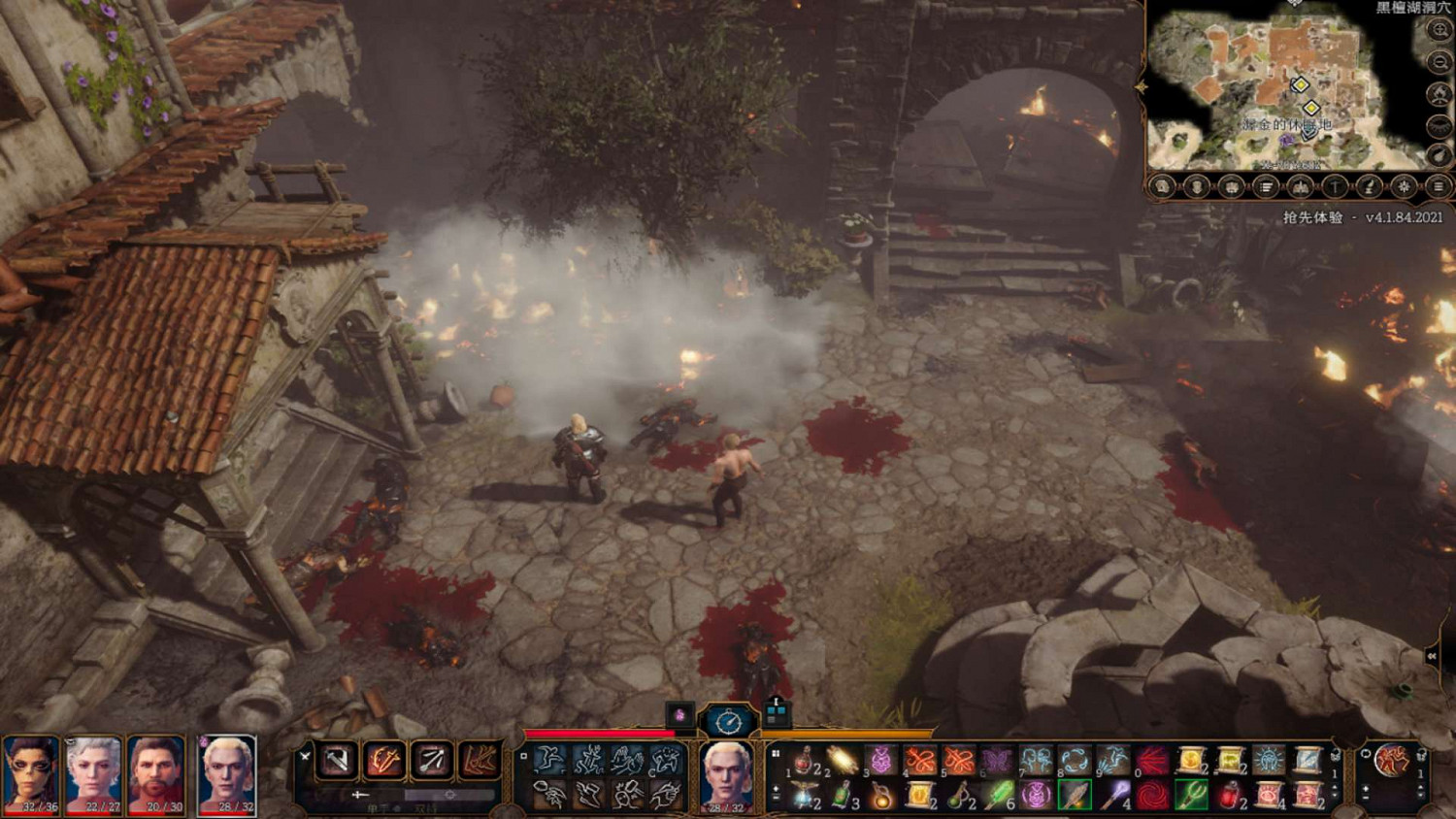This screenshot has height=819, width=1456.
Task: Zoom in on the minimap
Action: [x=1439, y=30]
